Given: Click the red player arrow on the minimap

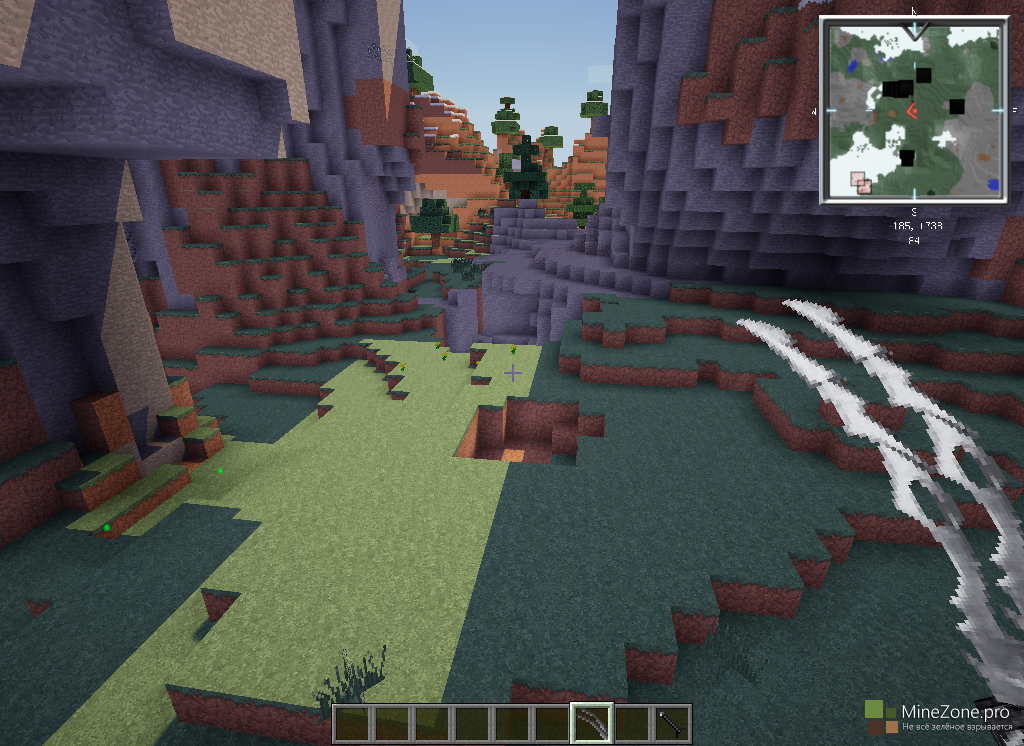Looking at the screenshot, I should click(912, 111).
